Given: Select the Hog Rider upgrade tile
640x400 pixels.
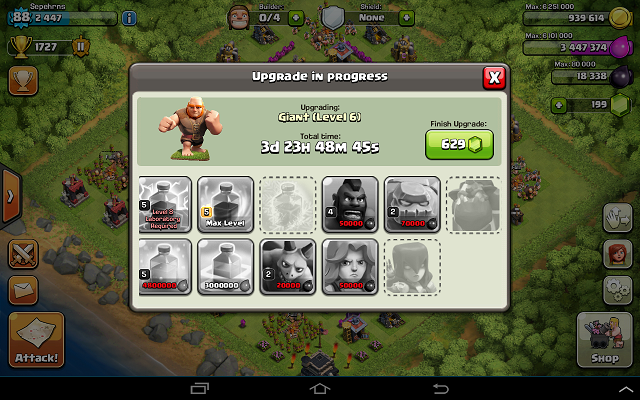Looking at the screenshot, I should 350,204.
